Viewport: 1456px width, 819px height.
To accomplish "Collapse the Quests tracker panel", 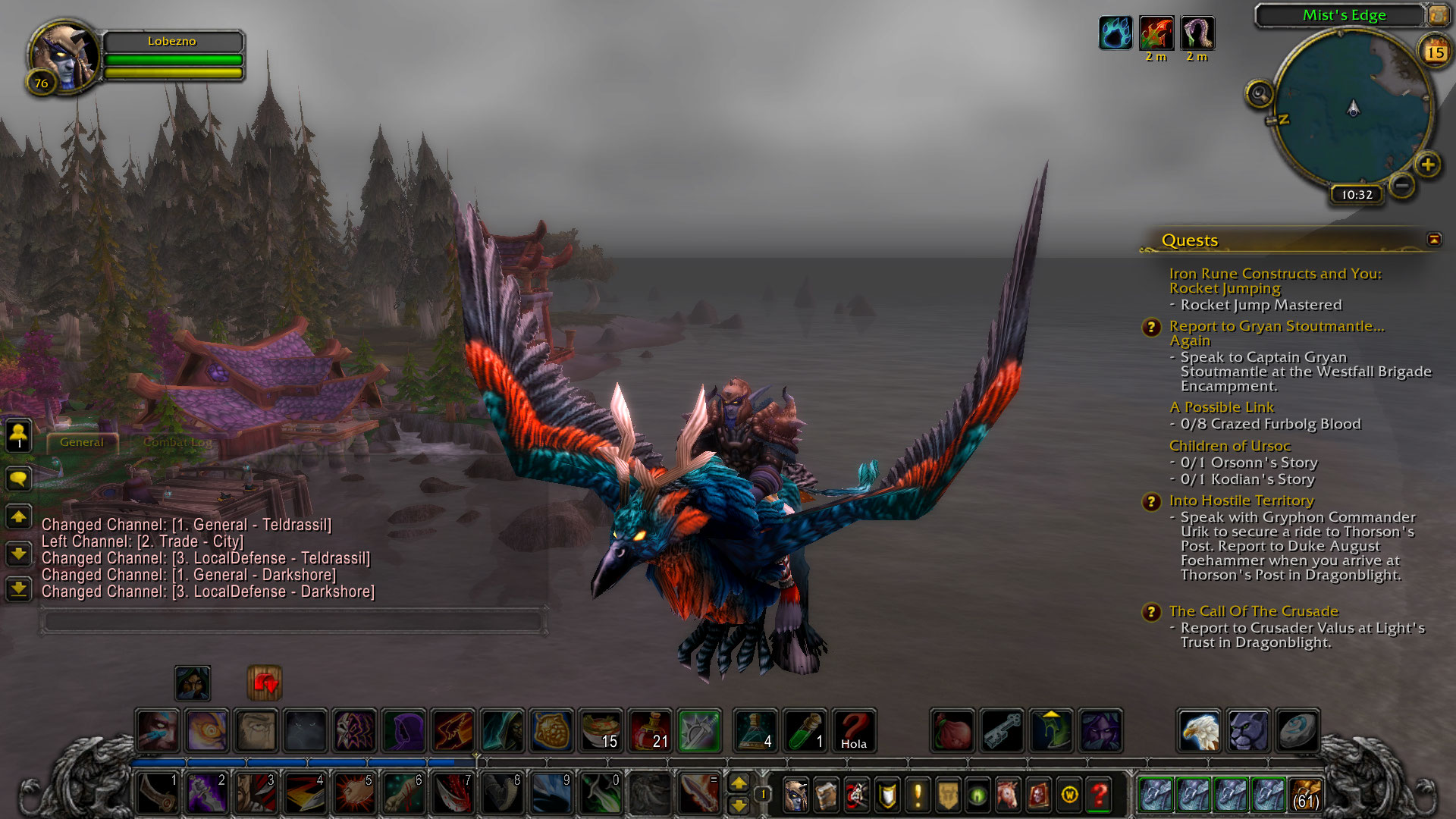I will coord(1433,240).
